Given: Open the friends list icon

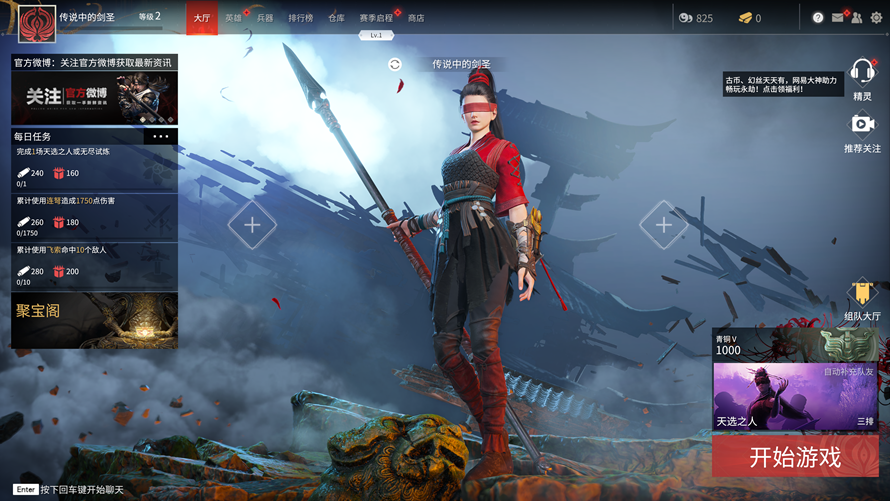Looking at the screenshot, I should 857,18.
